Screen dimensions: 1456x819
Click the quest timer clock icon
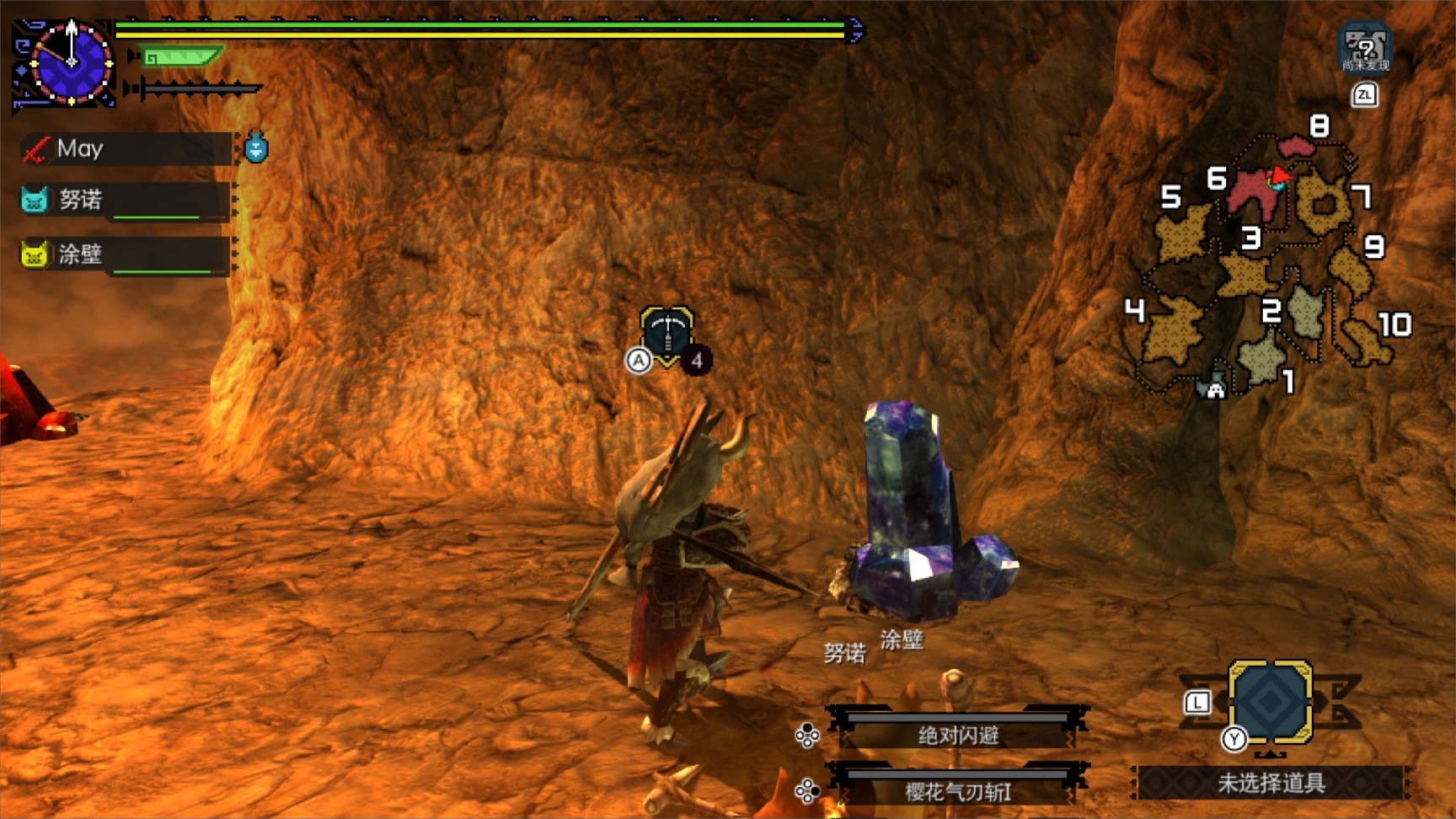pos(71,62)
